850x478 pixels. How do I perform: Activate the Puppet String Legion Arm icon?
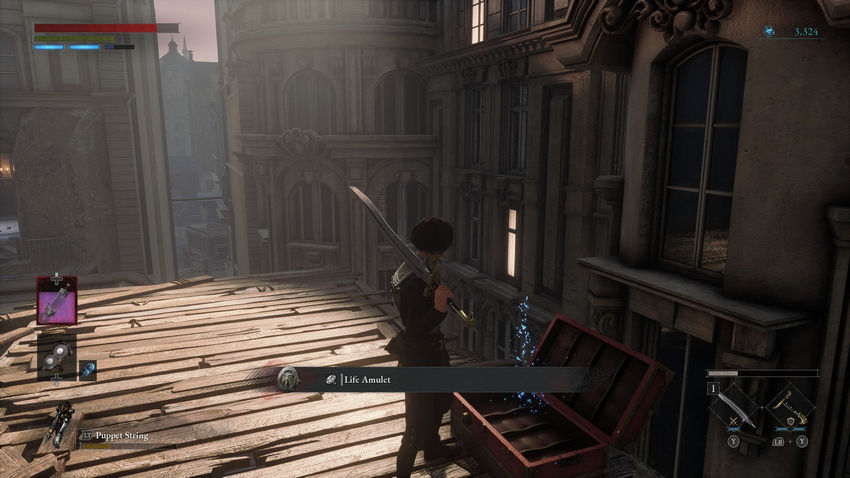click(58, 424)
